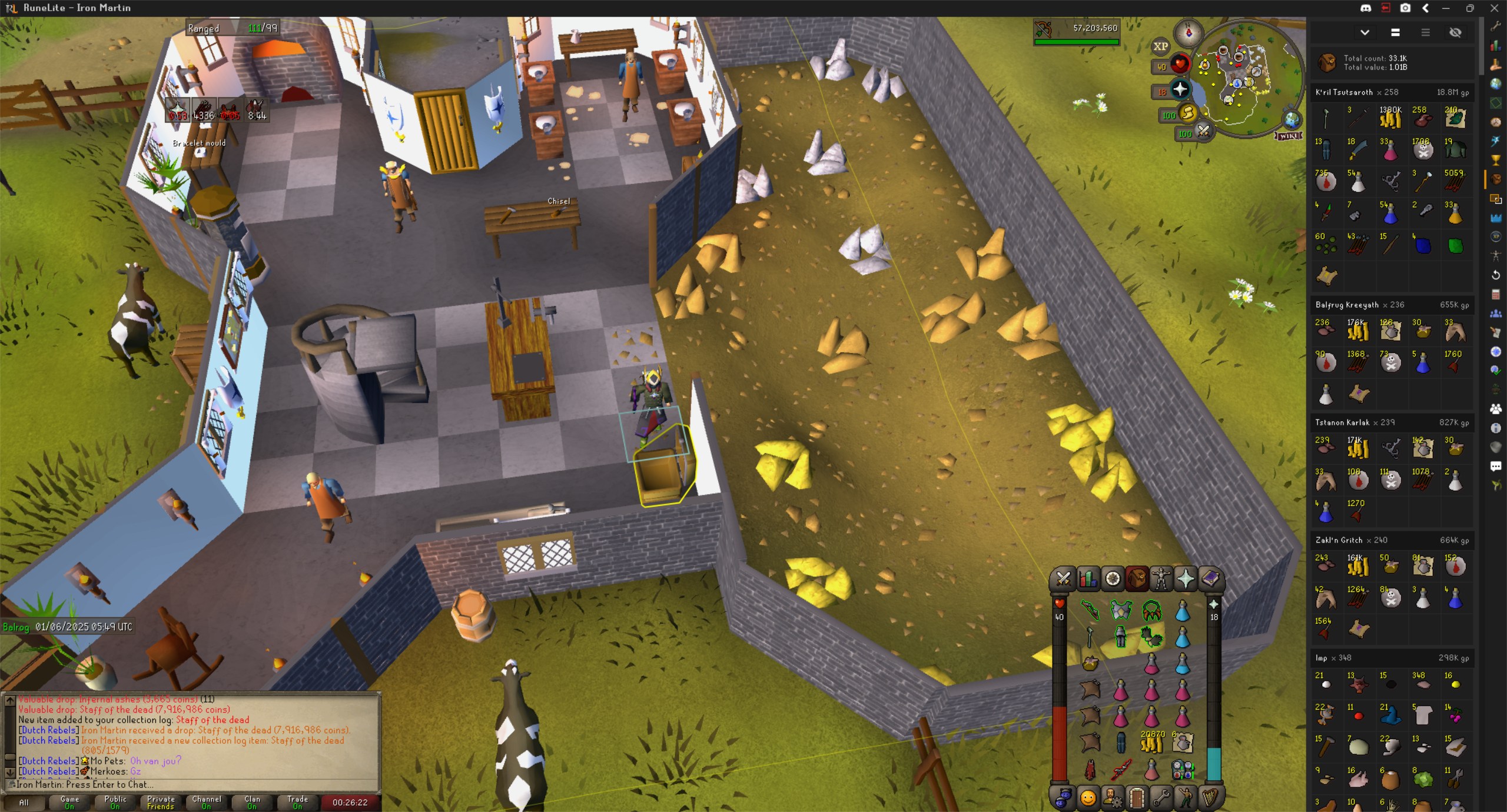Screen dimensions: 1507x812
Task: Open the world map globe
Action: [x=1292, y=120]
